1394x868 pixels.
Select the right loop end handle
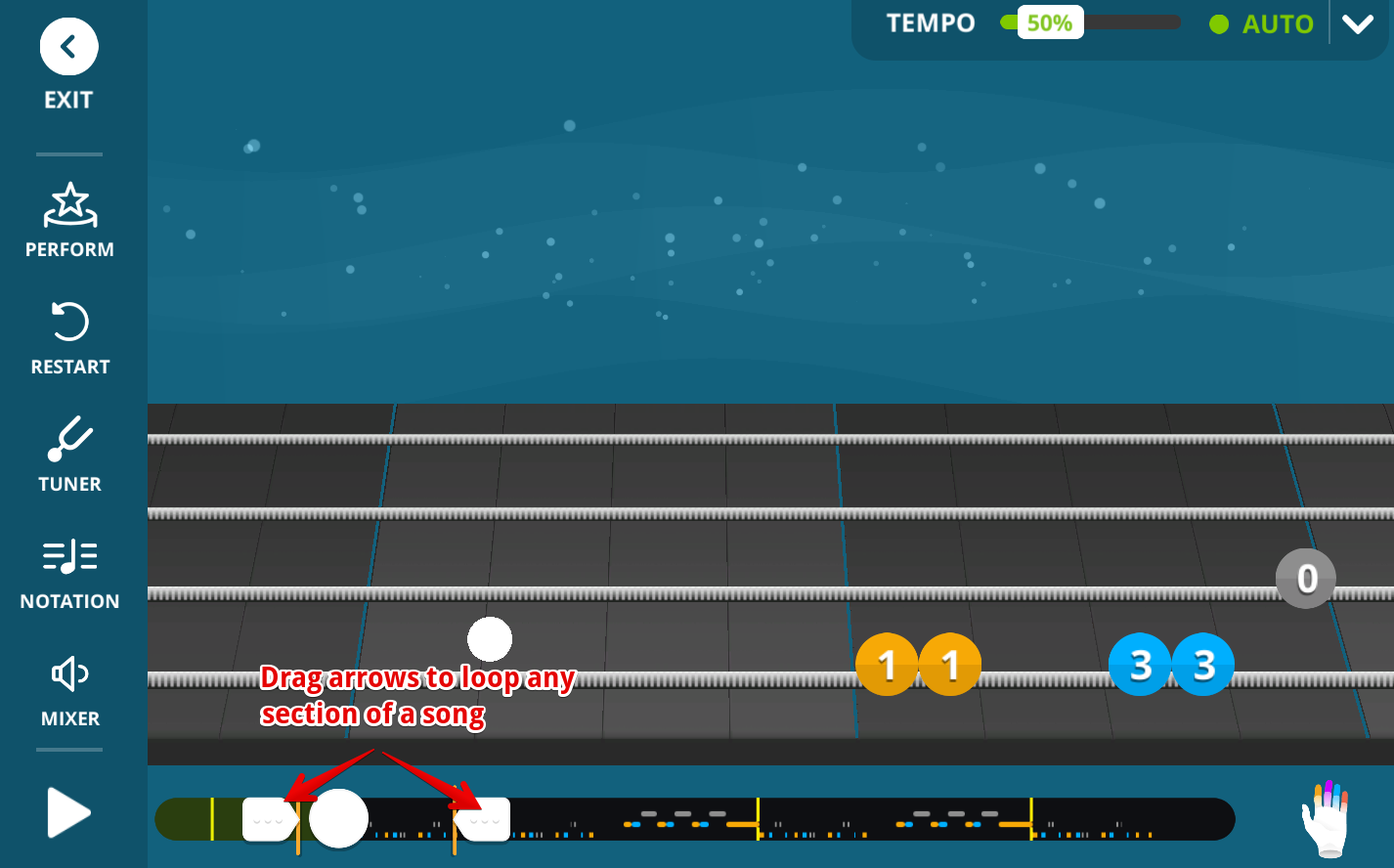(483, 819)
